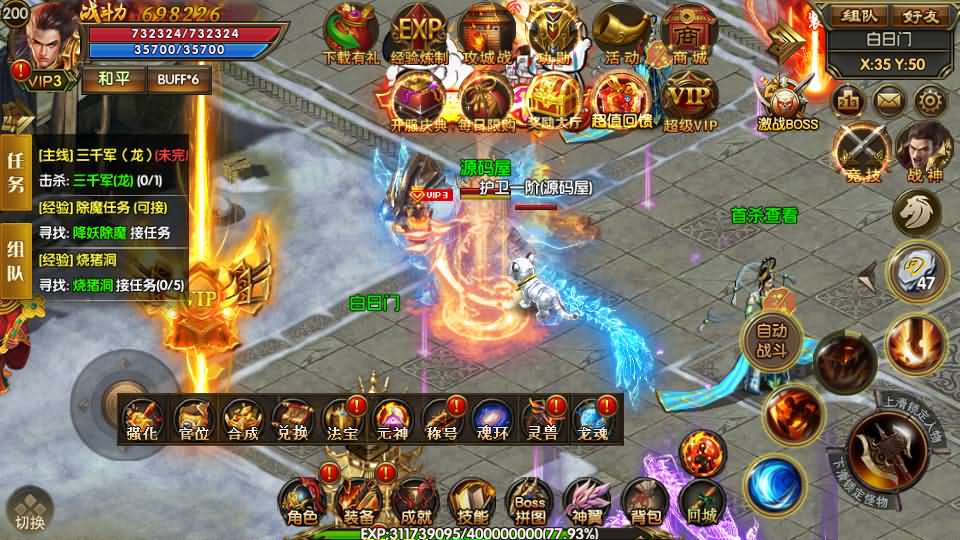Open the 技能 skills menu
This screenshot has width=960, height=540.
pos(473,500)
